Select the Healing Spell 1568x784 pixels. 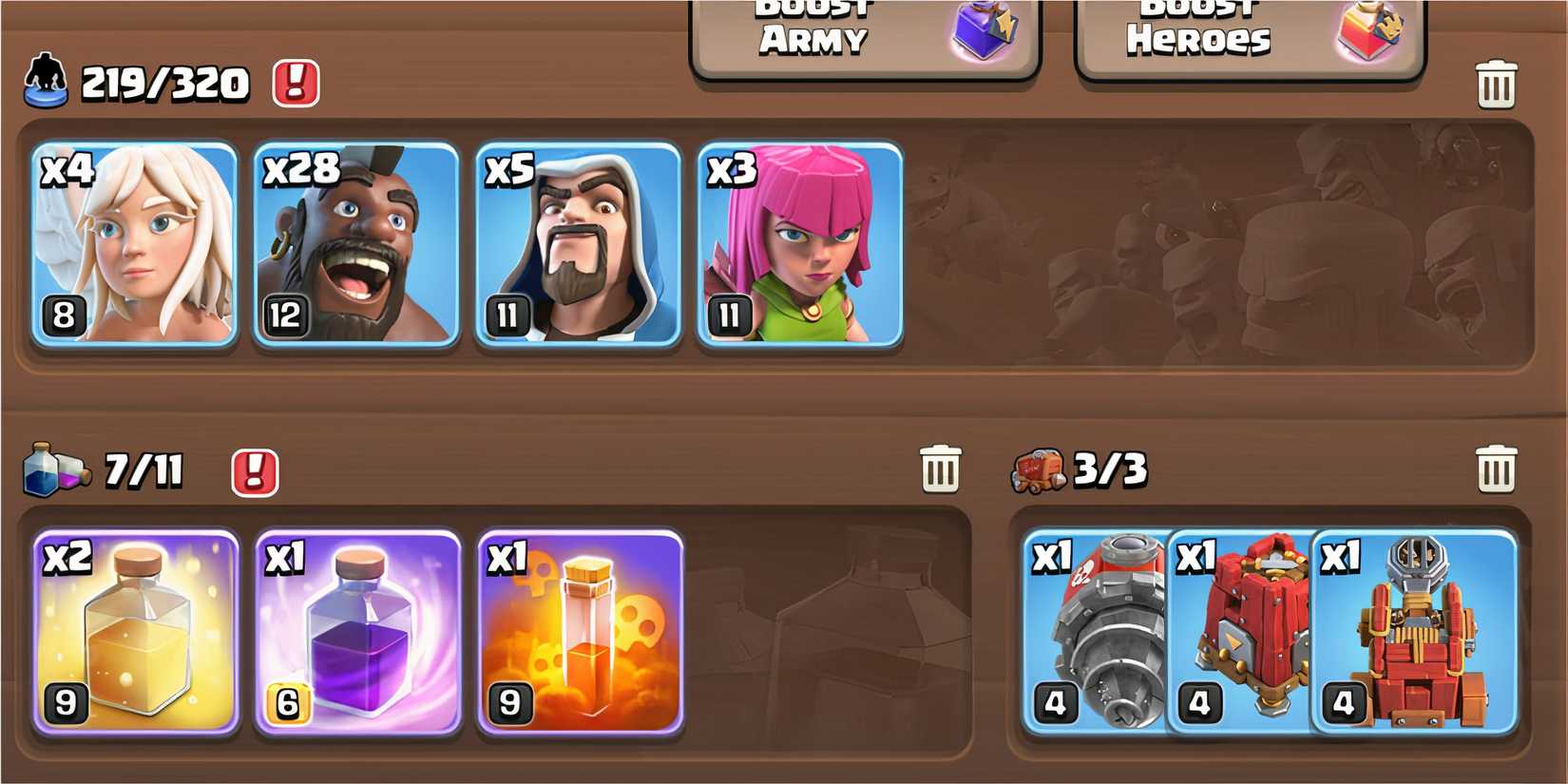pyautogui.click(x=133, y=632)
